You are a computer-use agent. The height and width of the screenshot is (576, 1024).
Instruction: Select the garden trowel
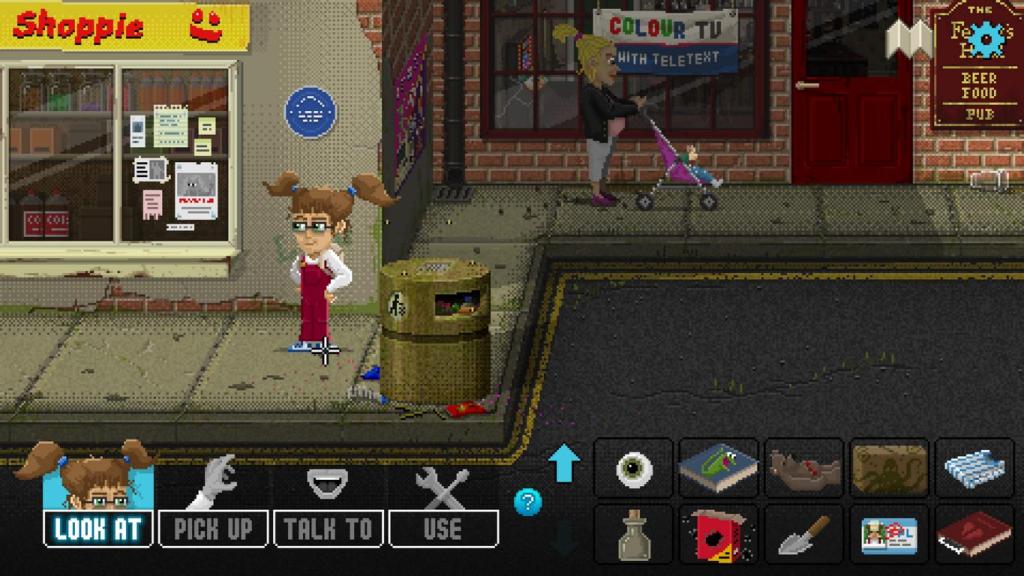click(804, 535)
